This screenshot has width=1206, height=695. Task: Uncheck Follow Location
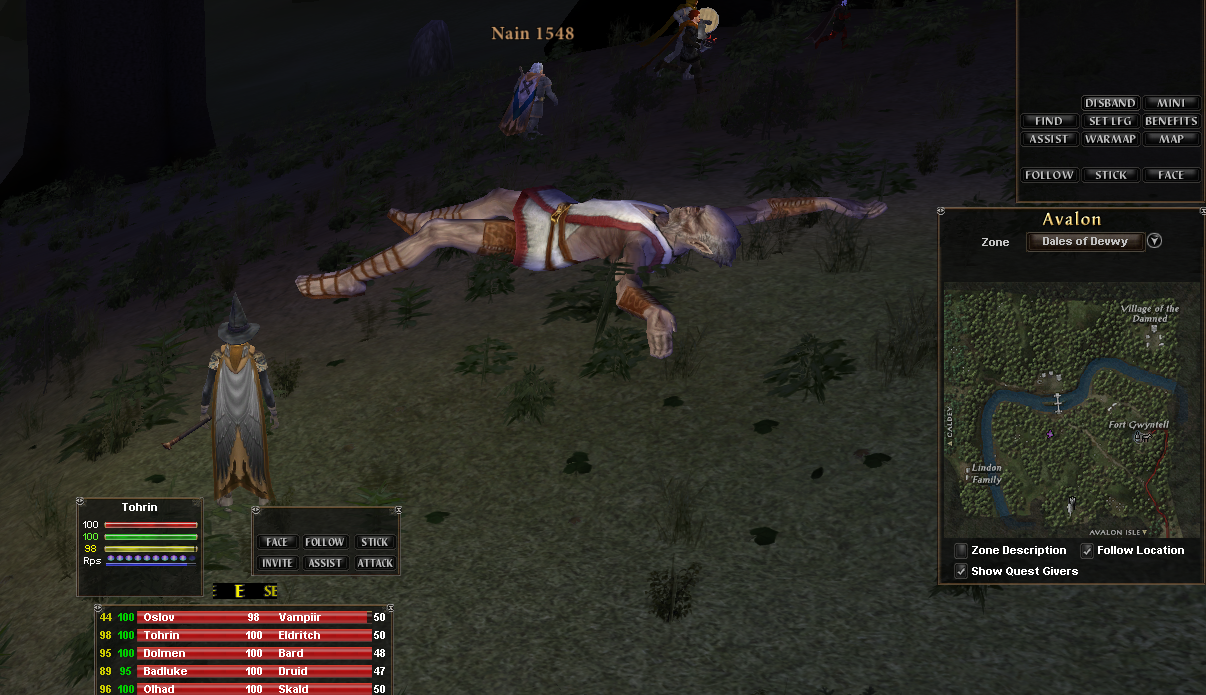[1087, 550]
